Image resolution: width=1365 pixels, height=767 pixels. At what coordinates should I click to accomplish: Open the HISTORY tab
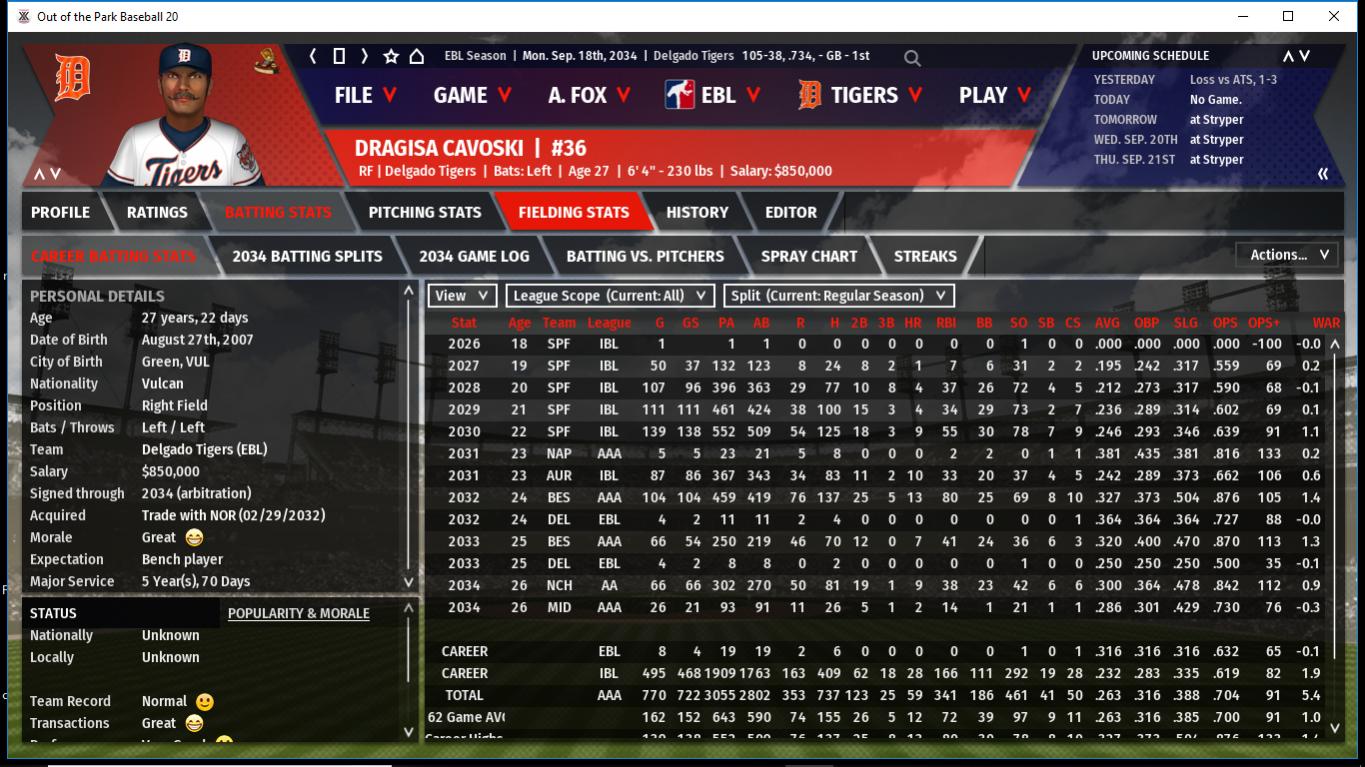click(697, 212)
